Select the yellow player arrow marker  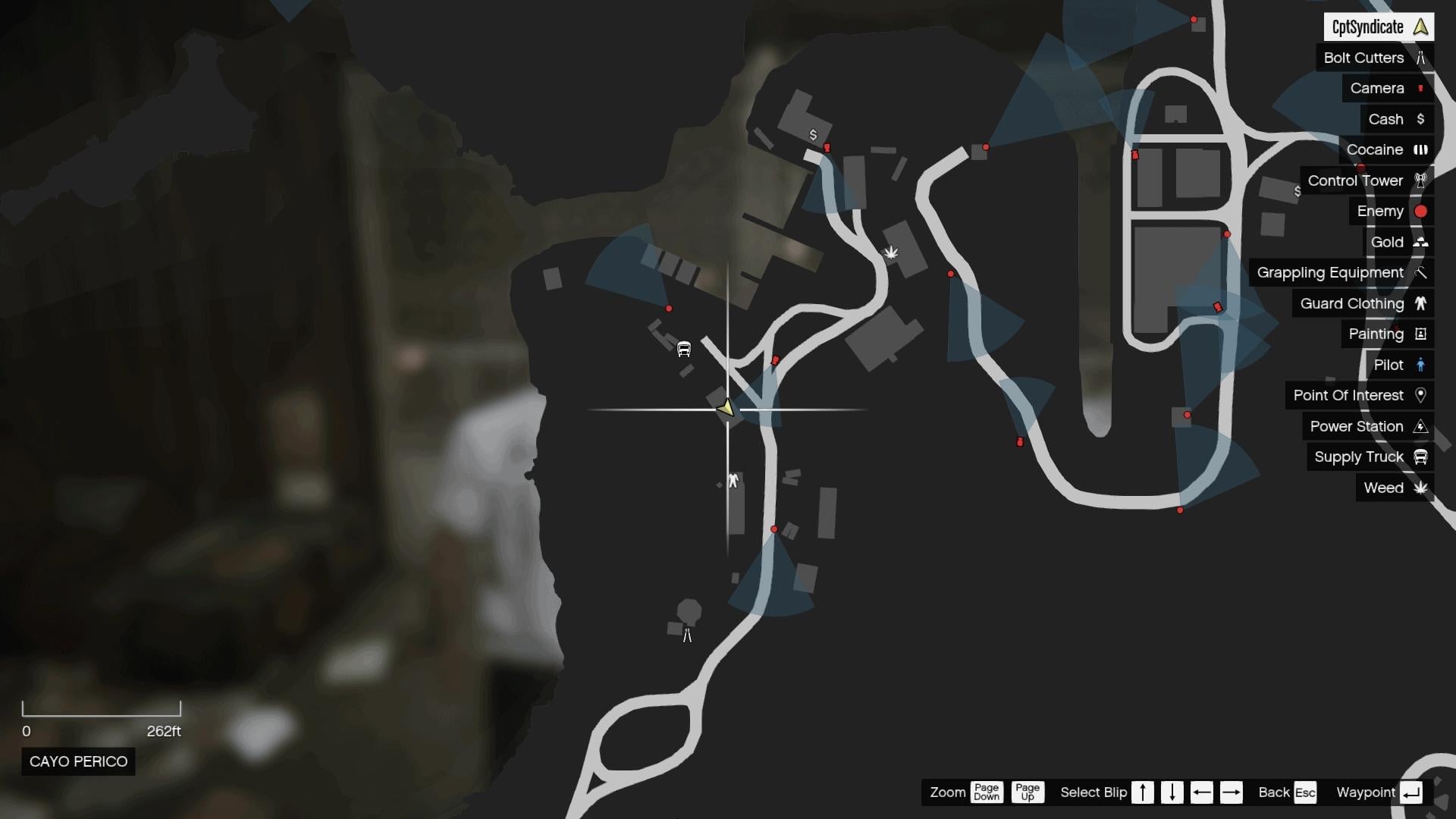pos(726,408)
